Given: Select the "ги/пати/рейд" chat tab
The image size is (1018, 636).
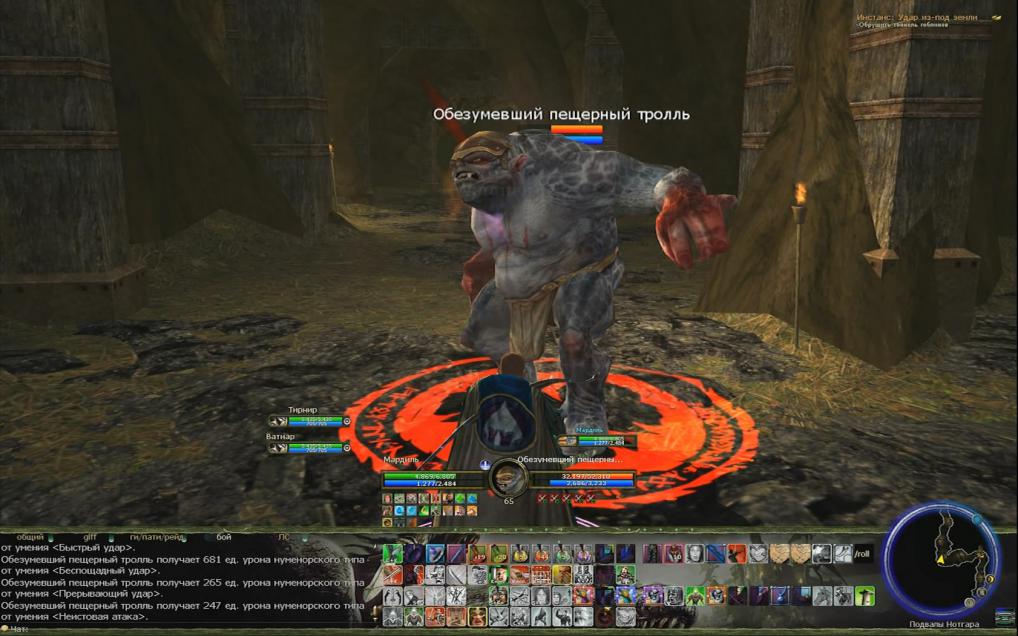Looking at the screenshot, I should coord(158,537).
